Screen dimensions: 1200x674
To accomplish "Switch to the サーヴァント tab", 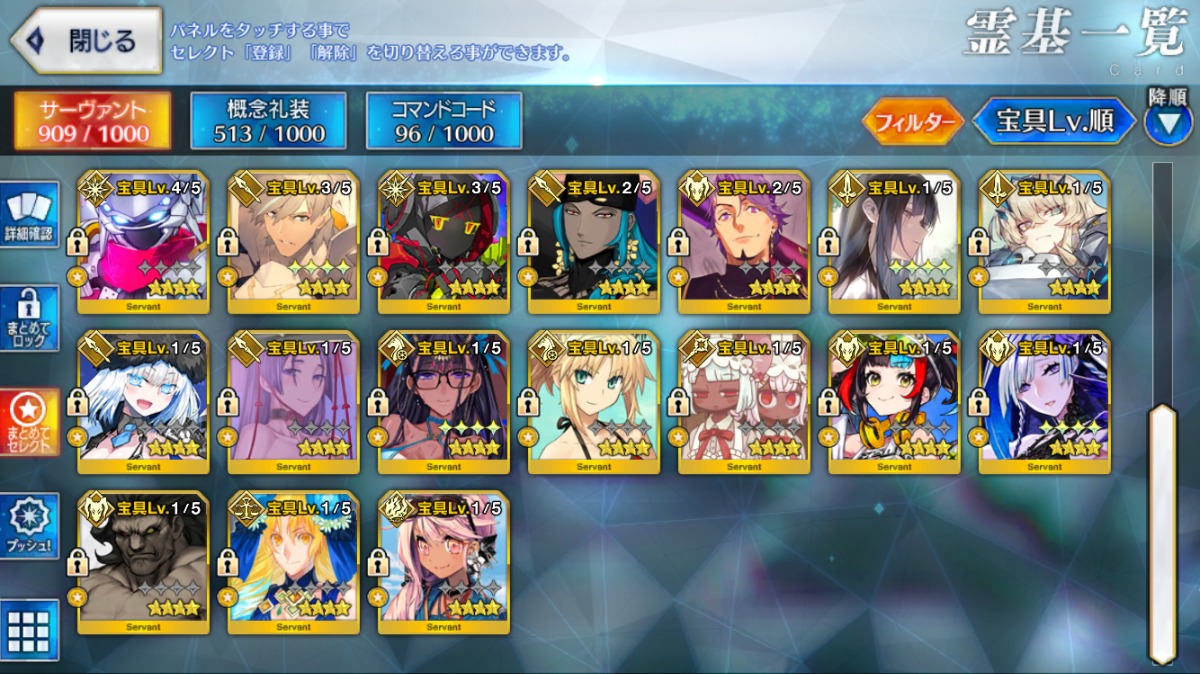I will tap(92, 121).
